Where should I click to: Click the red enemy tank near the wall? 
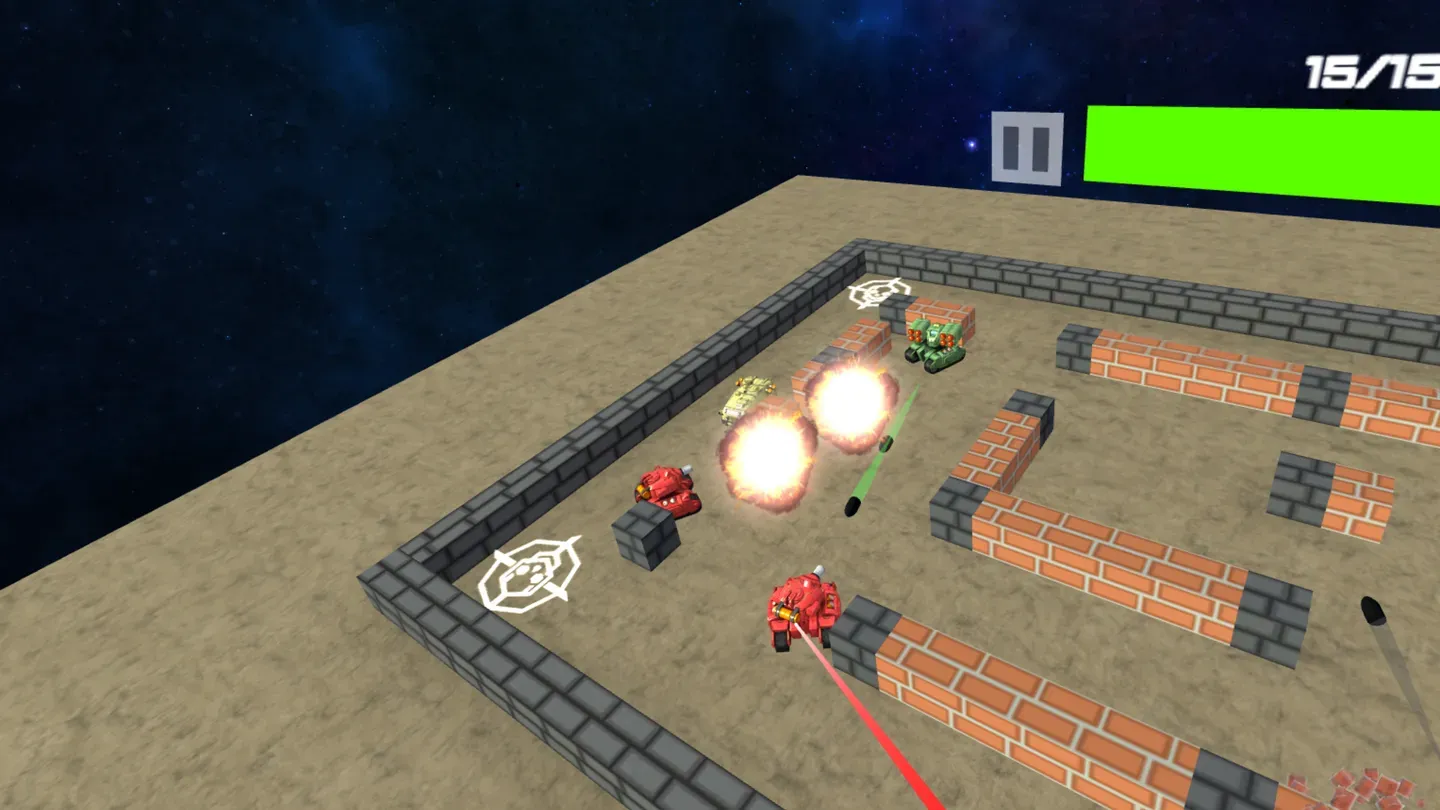pyautogui.click(x=668, y=485)
